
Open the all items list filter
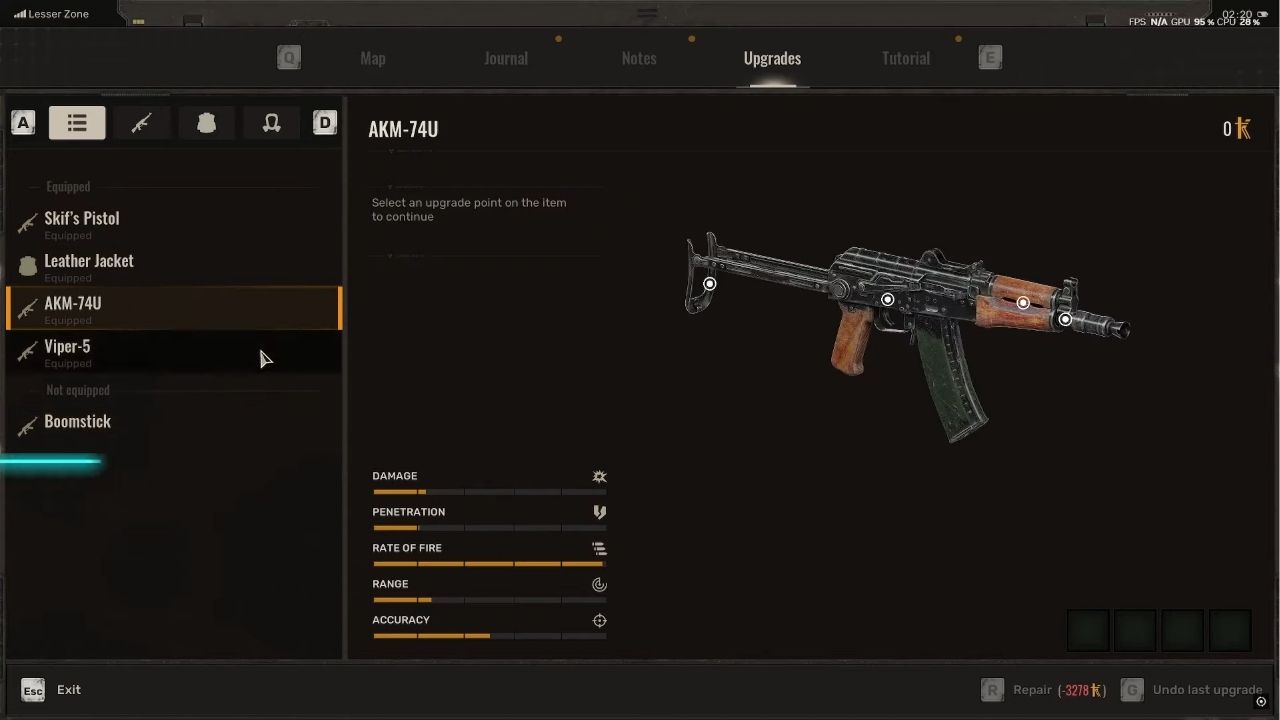click(77, 122)
